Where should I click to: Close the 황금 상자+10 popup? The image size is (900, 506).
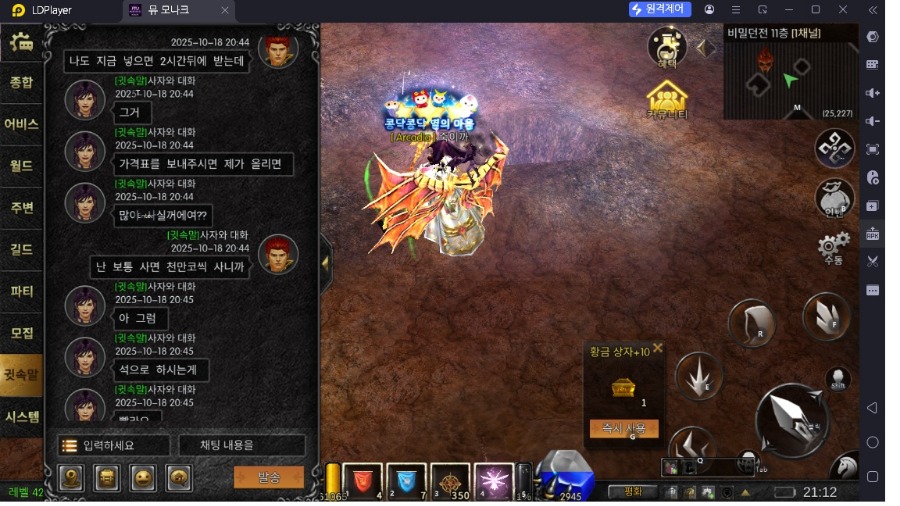click(x=657, y=350)
